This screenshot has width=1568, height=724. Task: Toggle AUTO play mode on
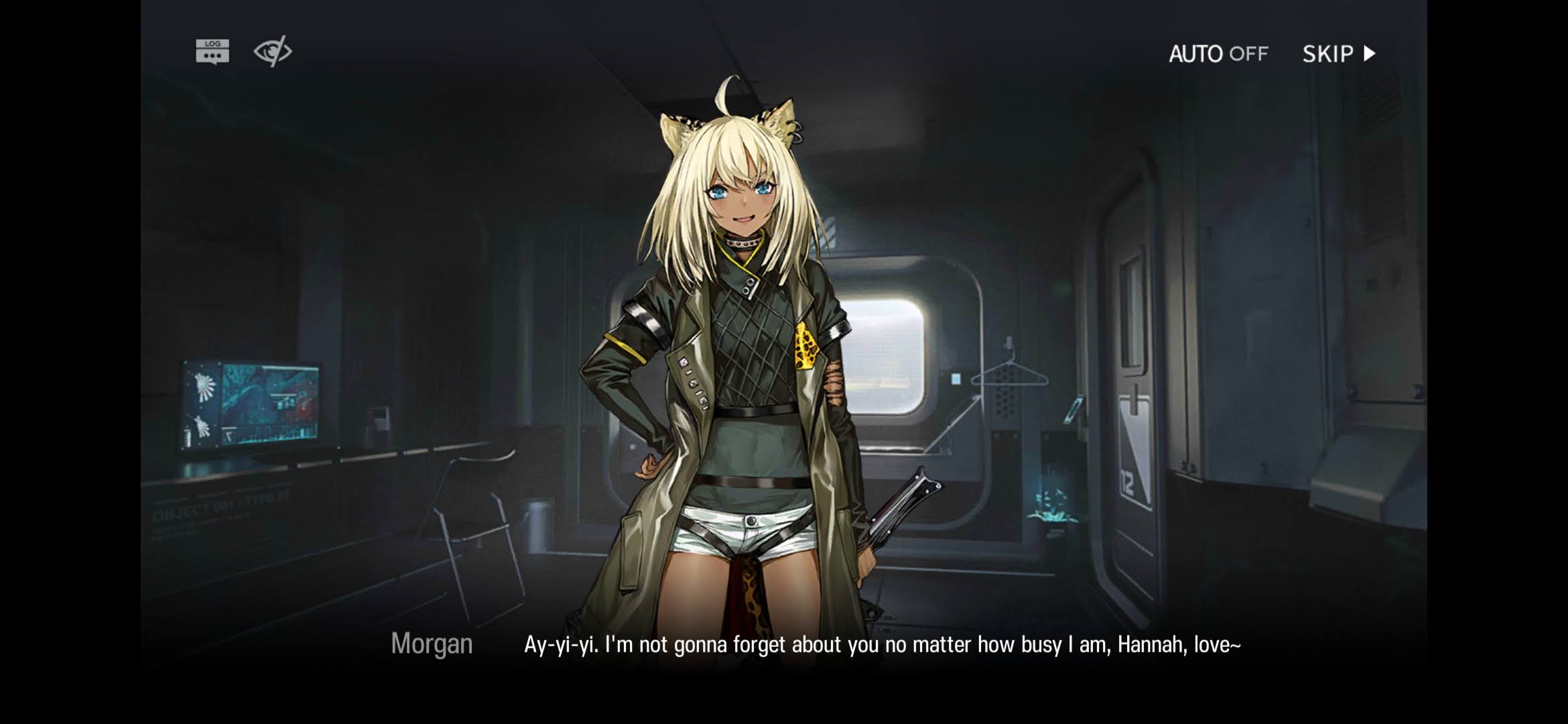click(x=1218, y=54)
